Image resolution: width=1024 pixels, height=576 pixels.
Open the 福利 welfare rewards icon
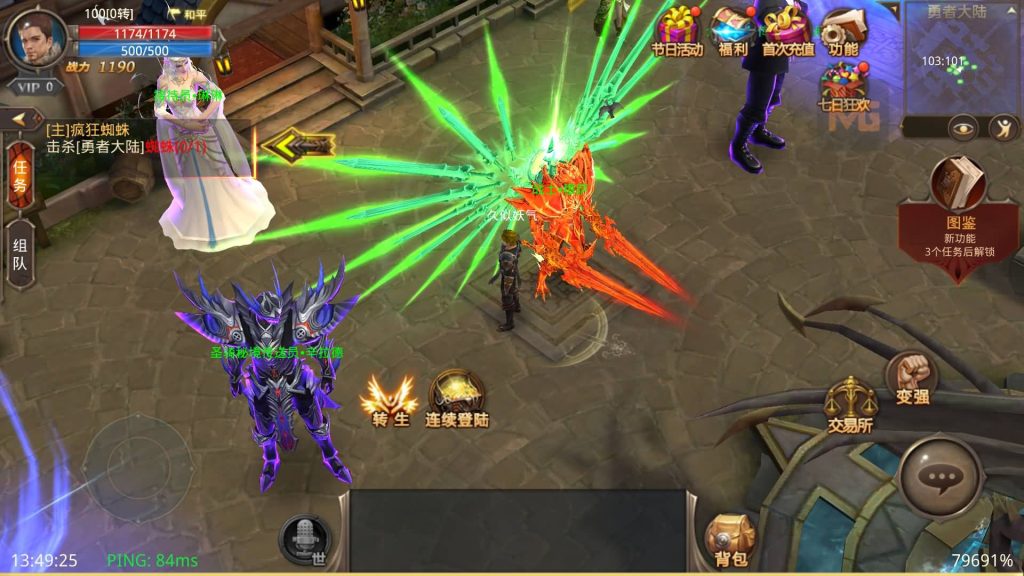point(732,28)
